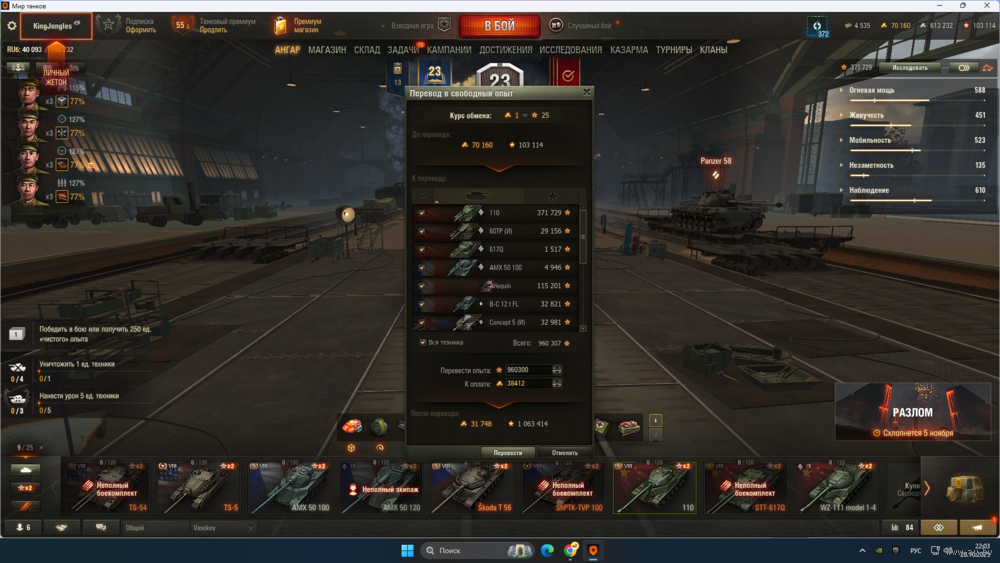Open the КАЗАРМА tab
The width and height of the screenshot is (1000, 563).
629,50
